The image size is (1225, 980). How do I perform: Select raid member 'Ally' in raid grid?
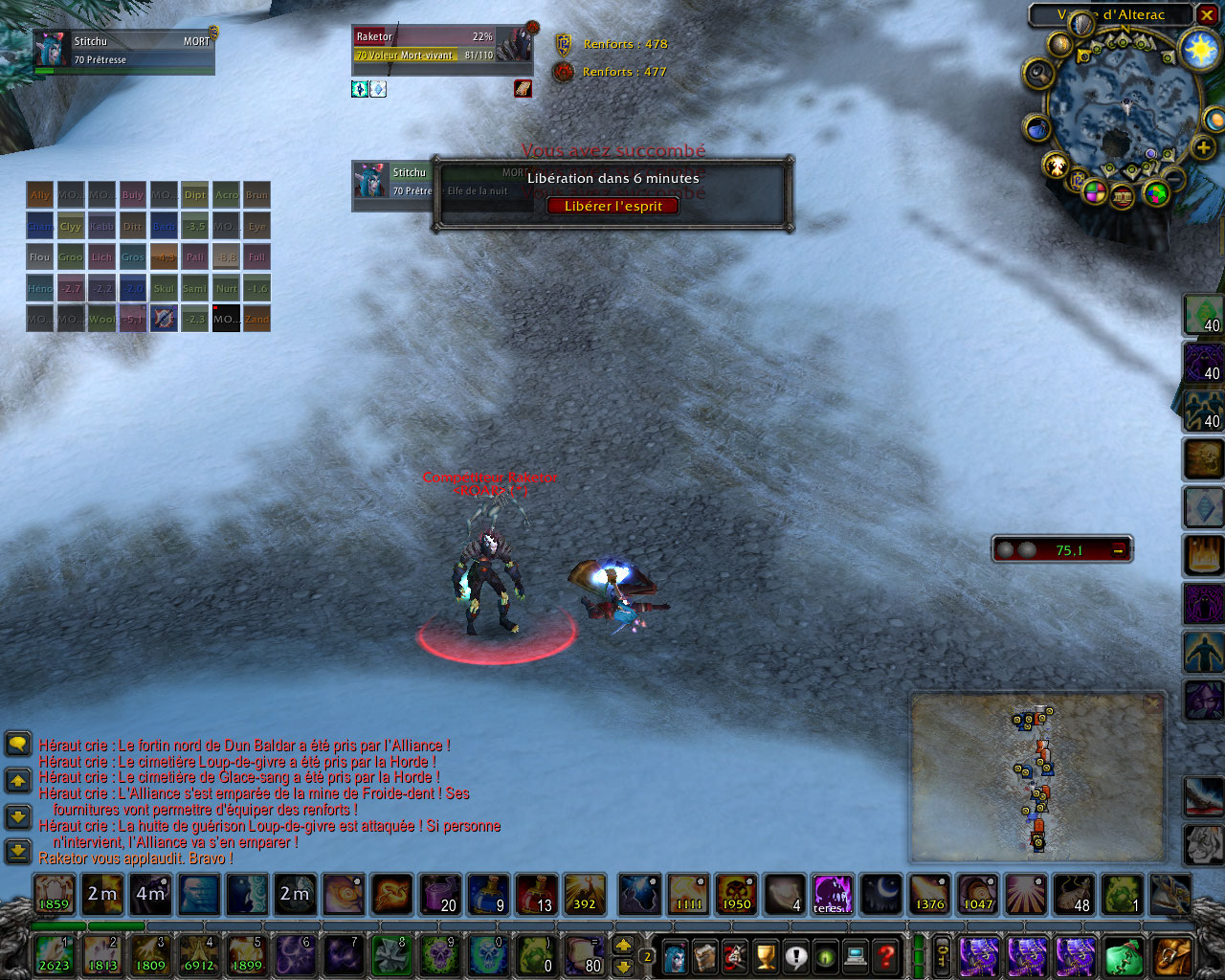tap(40, 195)
